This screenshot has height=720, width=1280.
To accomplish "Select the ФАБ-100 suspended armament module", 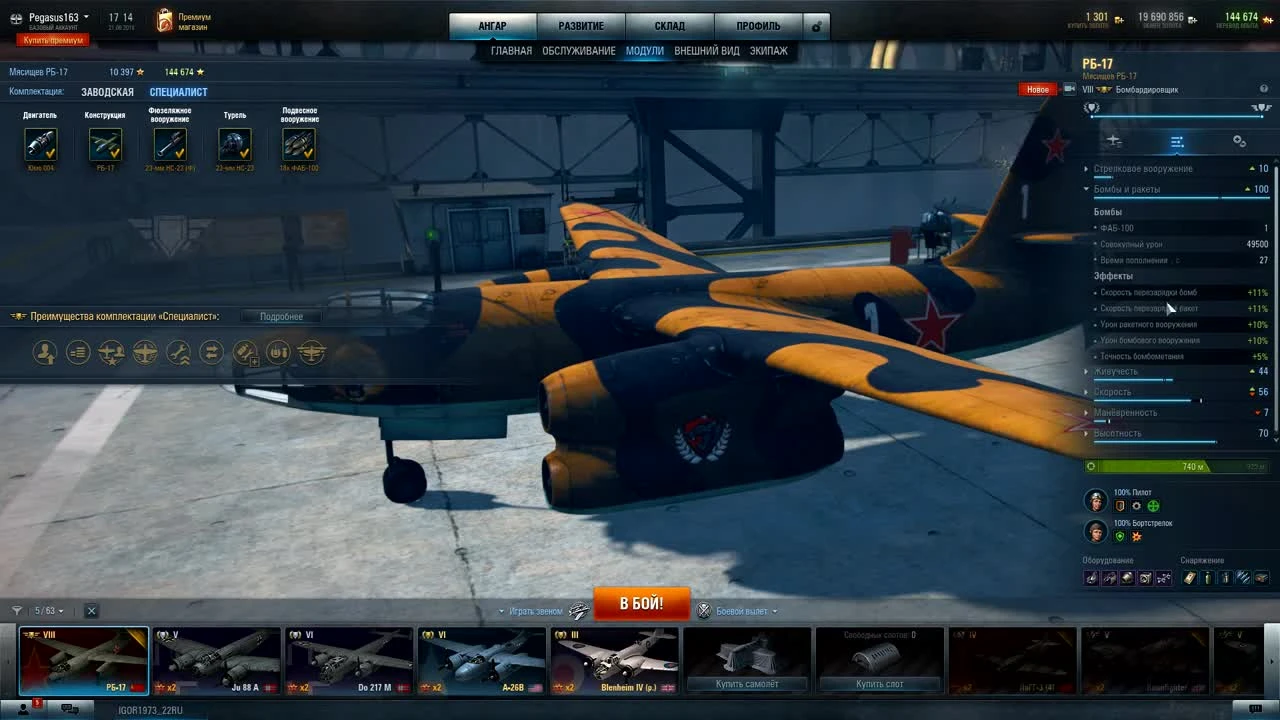I will pyautogui.click(x=299, y=145).
